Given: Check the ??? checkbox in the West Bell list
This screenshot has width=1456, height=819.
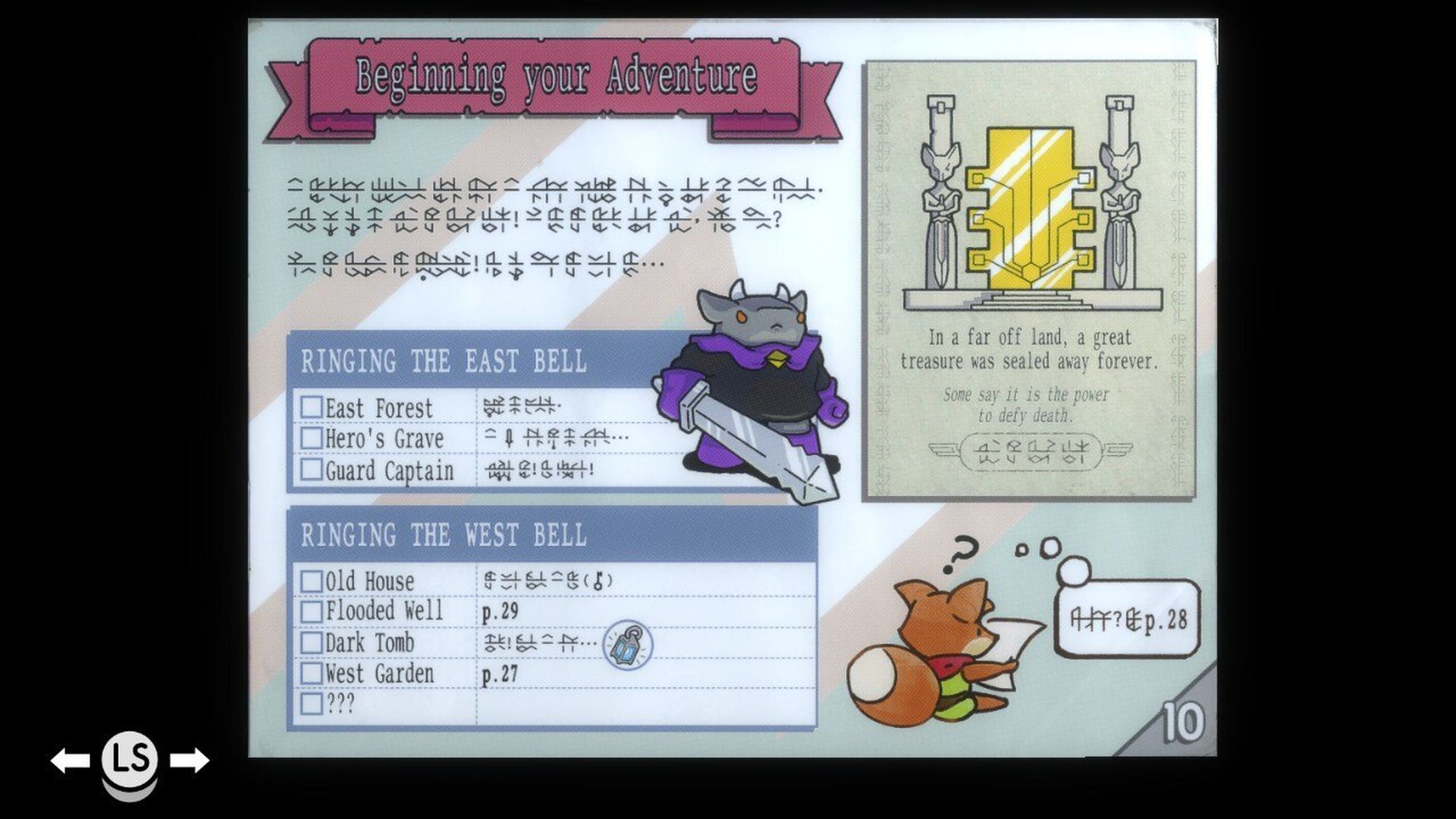Looking at the screenshot, I should click(313, 704).
